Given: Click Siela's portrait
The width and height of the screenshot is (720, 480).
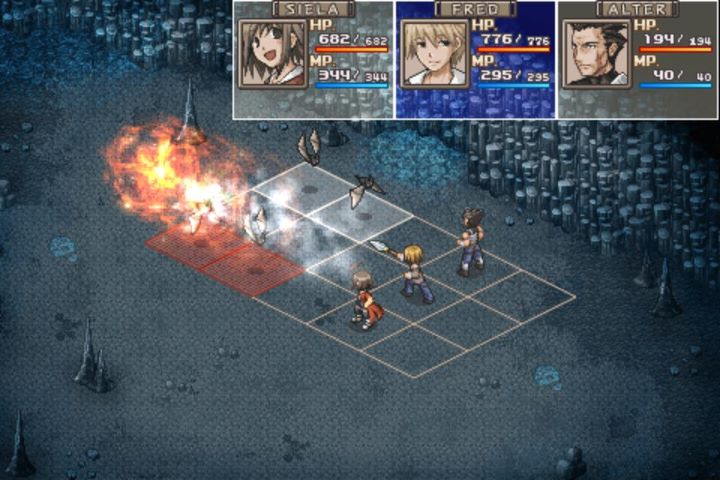Looking at the screenshot, I should (272, 54).
